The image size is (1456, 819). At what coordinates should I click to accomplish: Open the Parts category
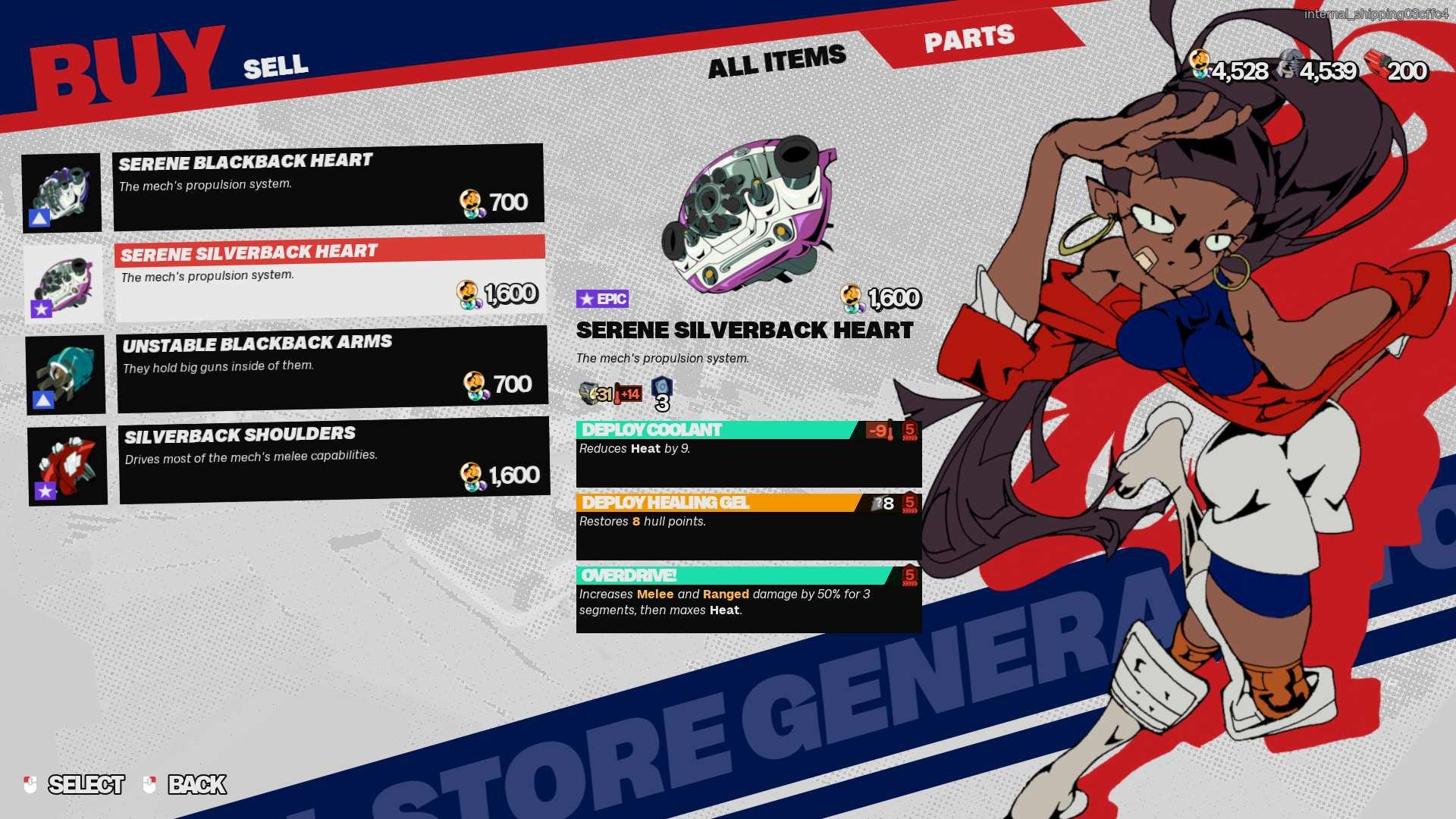tap(969, 38)
